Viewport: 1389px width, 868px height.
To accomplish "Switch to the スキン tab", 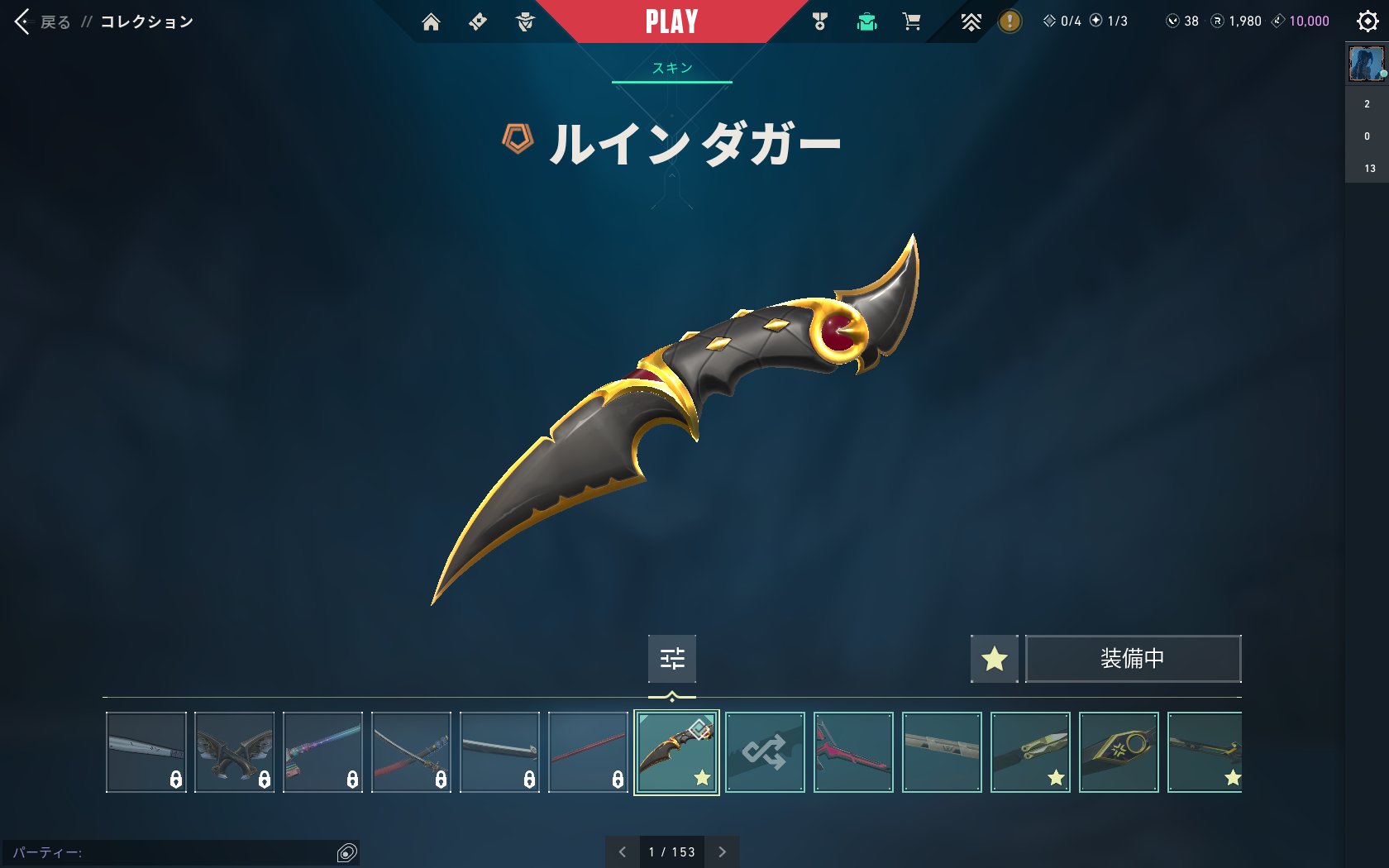I will pyautogui.click(x=671, y=68).
